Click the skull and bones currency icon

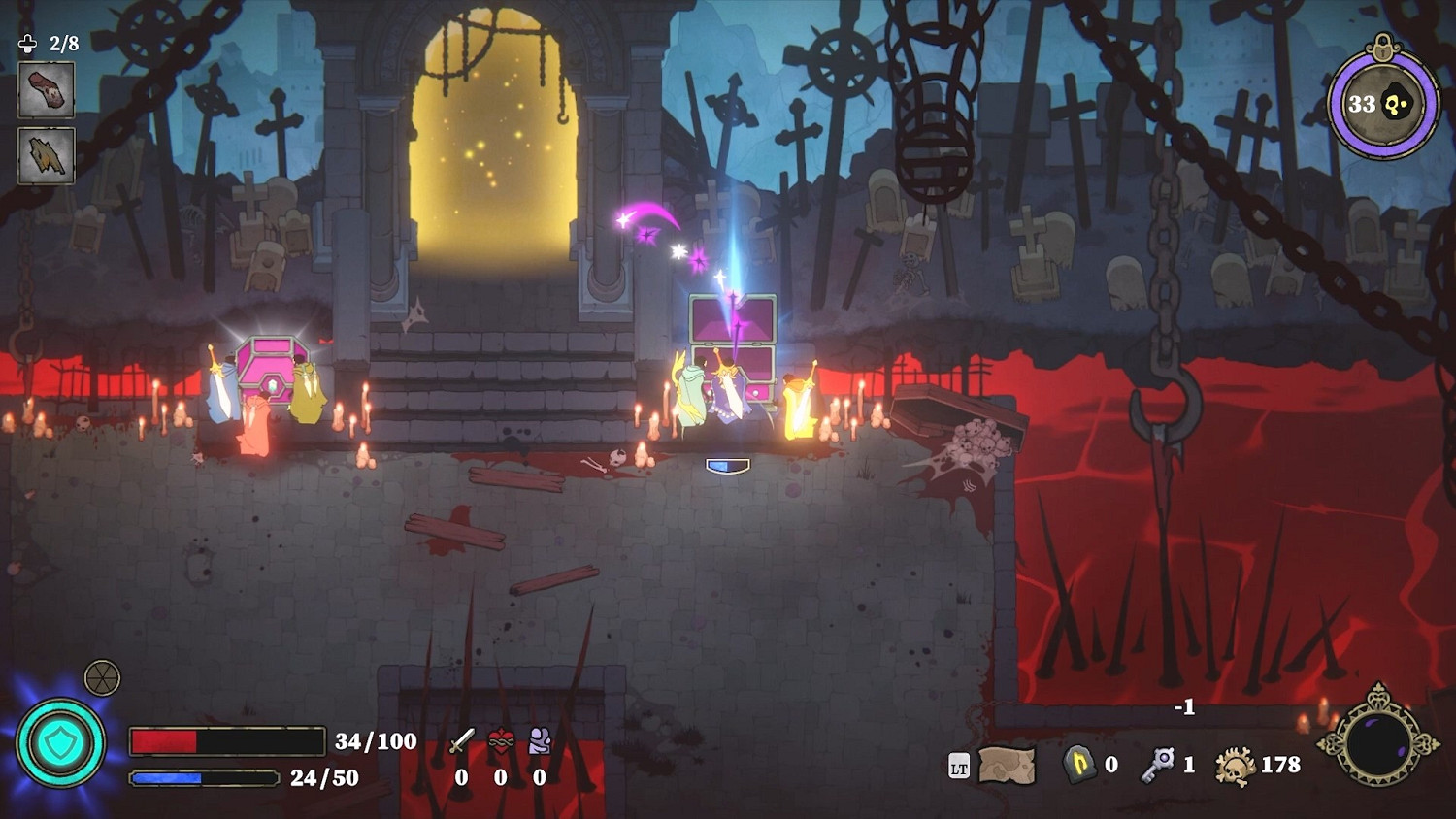pyautogui.click(x=1236, y=766)
